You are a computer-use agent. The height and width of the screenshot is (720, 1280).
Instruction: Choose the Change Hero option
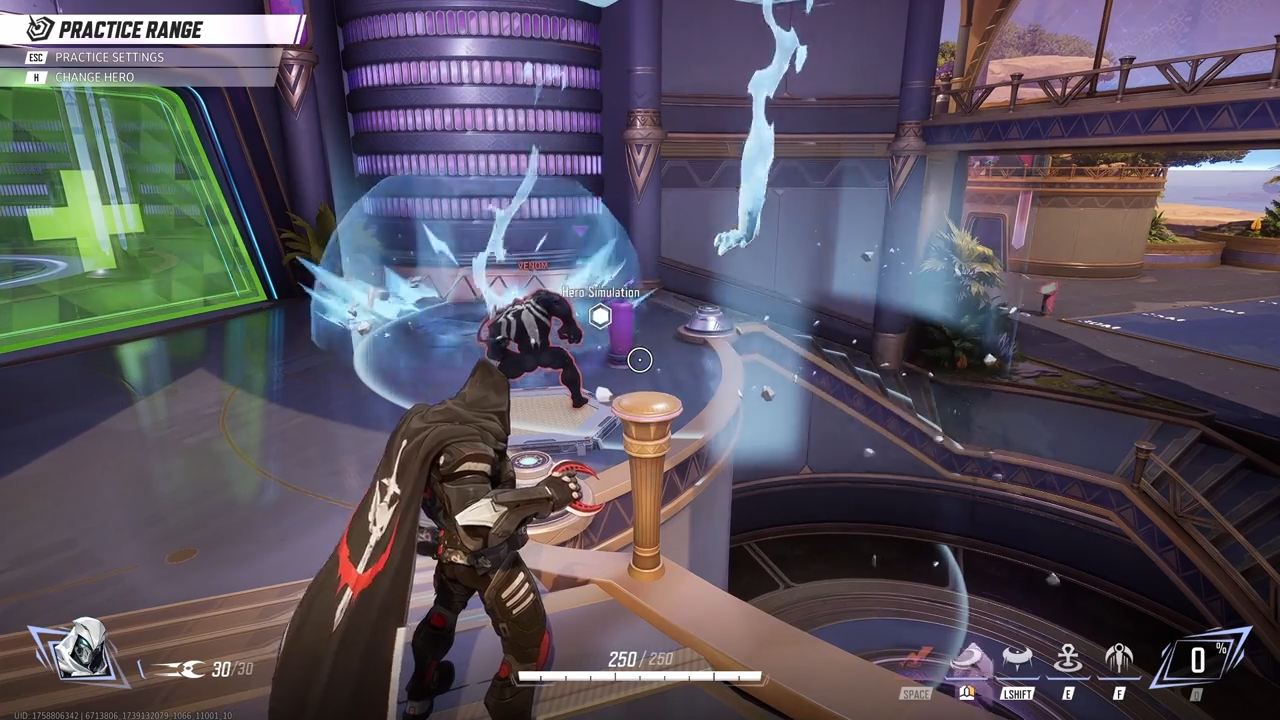[94, 77]
